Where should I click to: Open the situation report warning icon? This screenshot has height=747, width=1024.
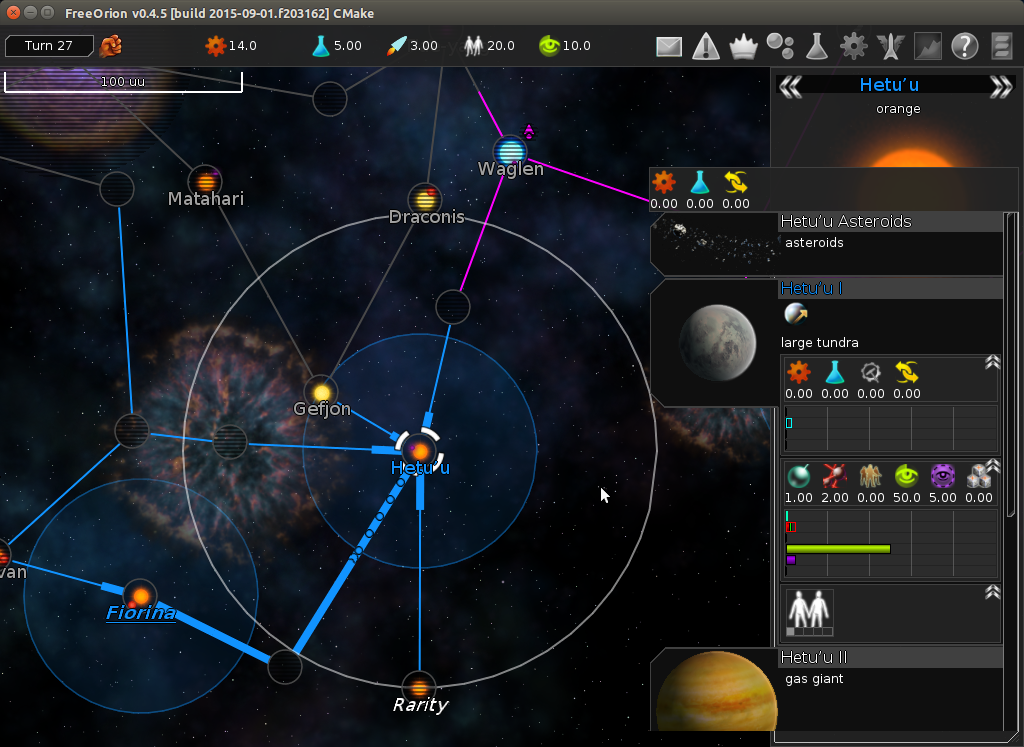point(706,46)
